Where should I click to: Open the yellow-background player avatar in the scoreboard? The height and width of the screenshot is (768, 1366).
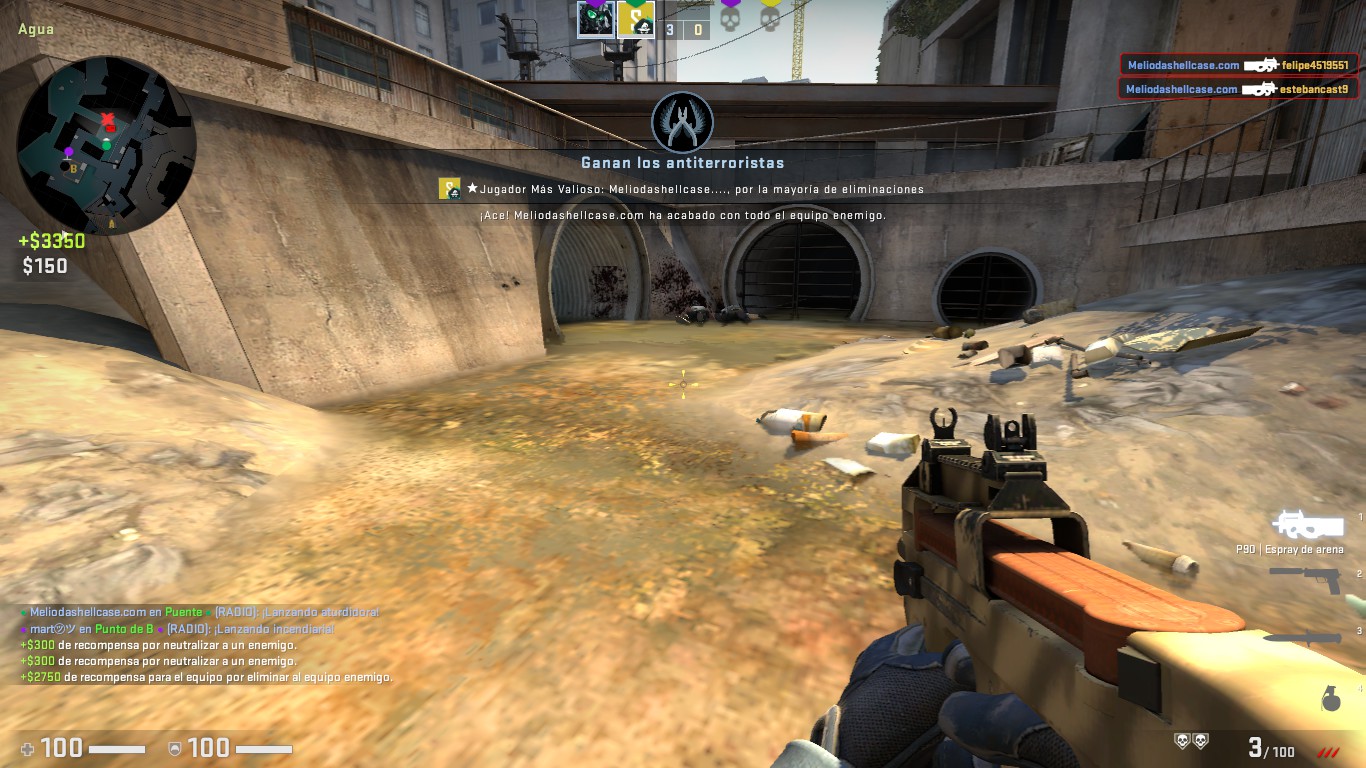pos(636,19)
